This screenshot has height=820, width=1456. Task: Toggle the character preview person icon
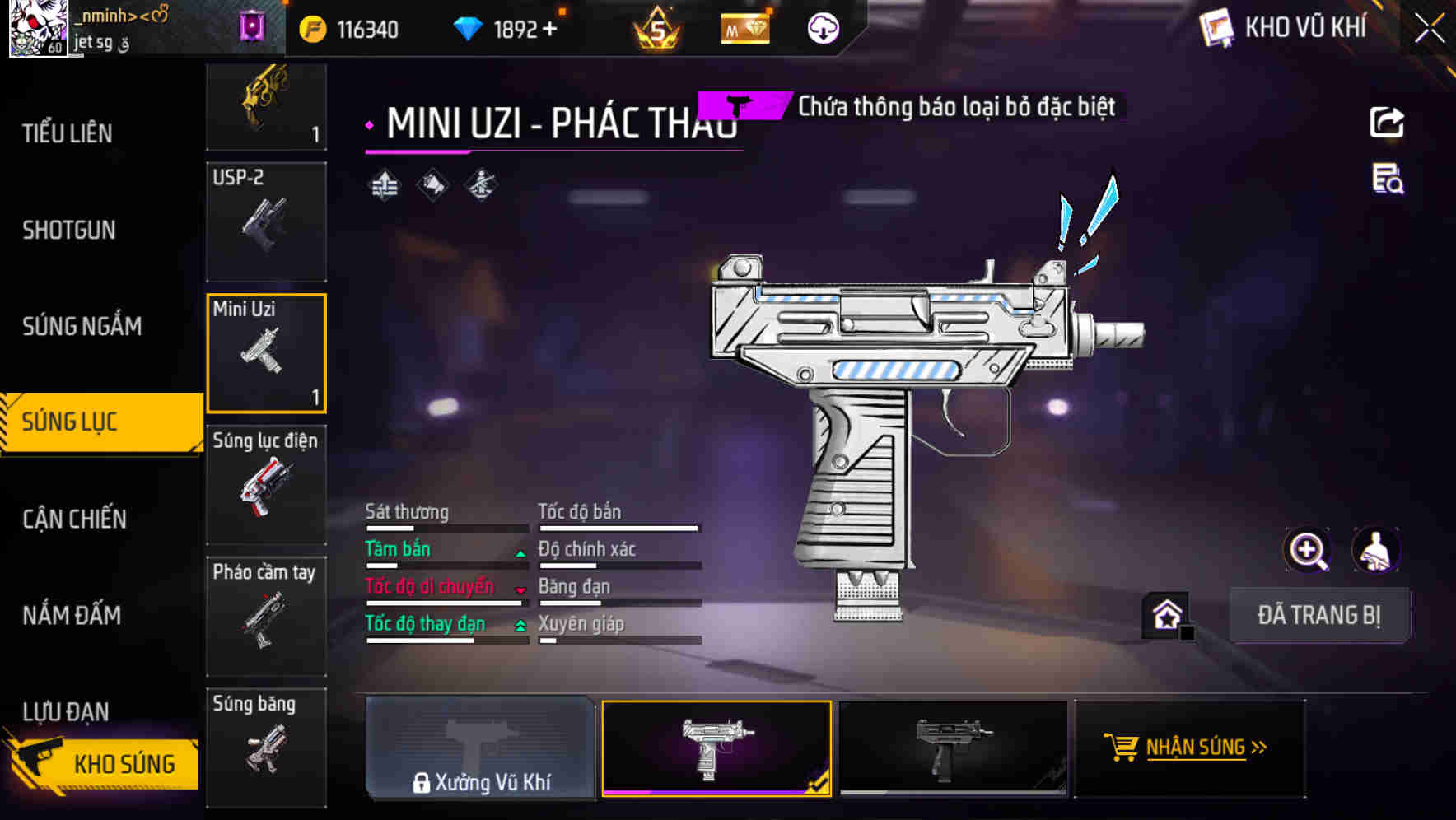coord(1377,549)
